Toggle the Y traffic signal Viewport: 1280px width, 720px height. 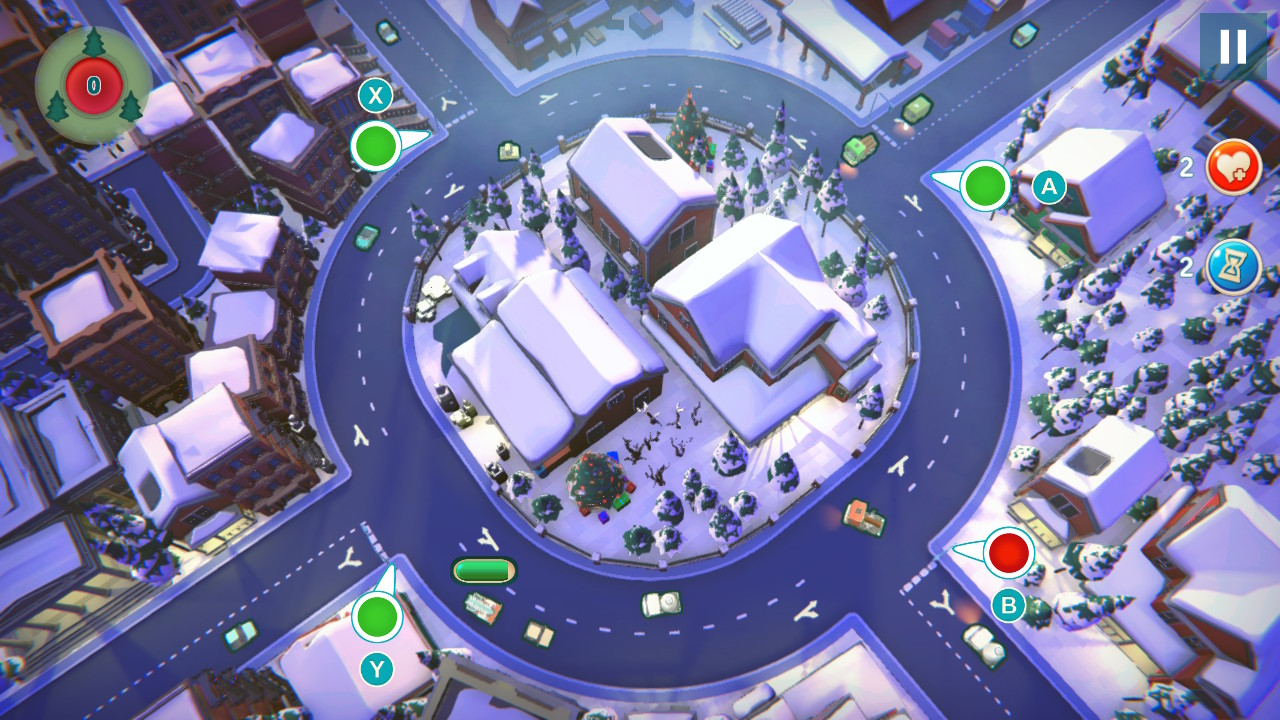(x=378, y=617)
